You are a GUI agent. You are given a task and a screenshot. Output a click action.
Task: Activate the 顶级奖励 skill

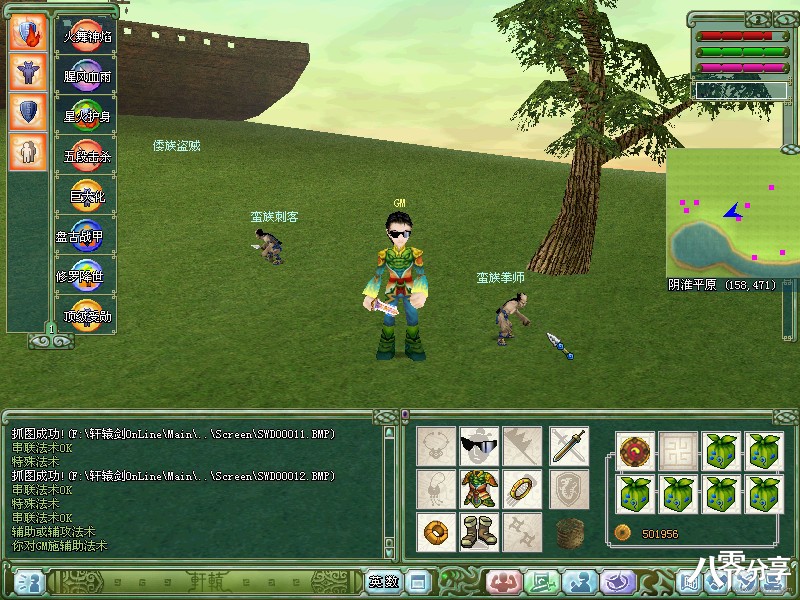pos(87,317)
